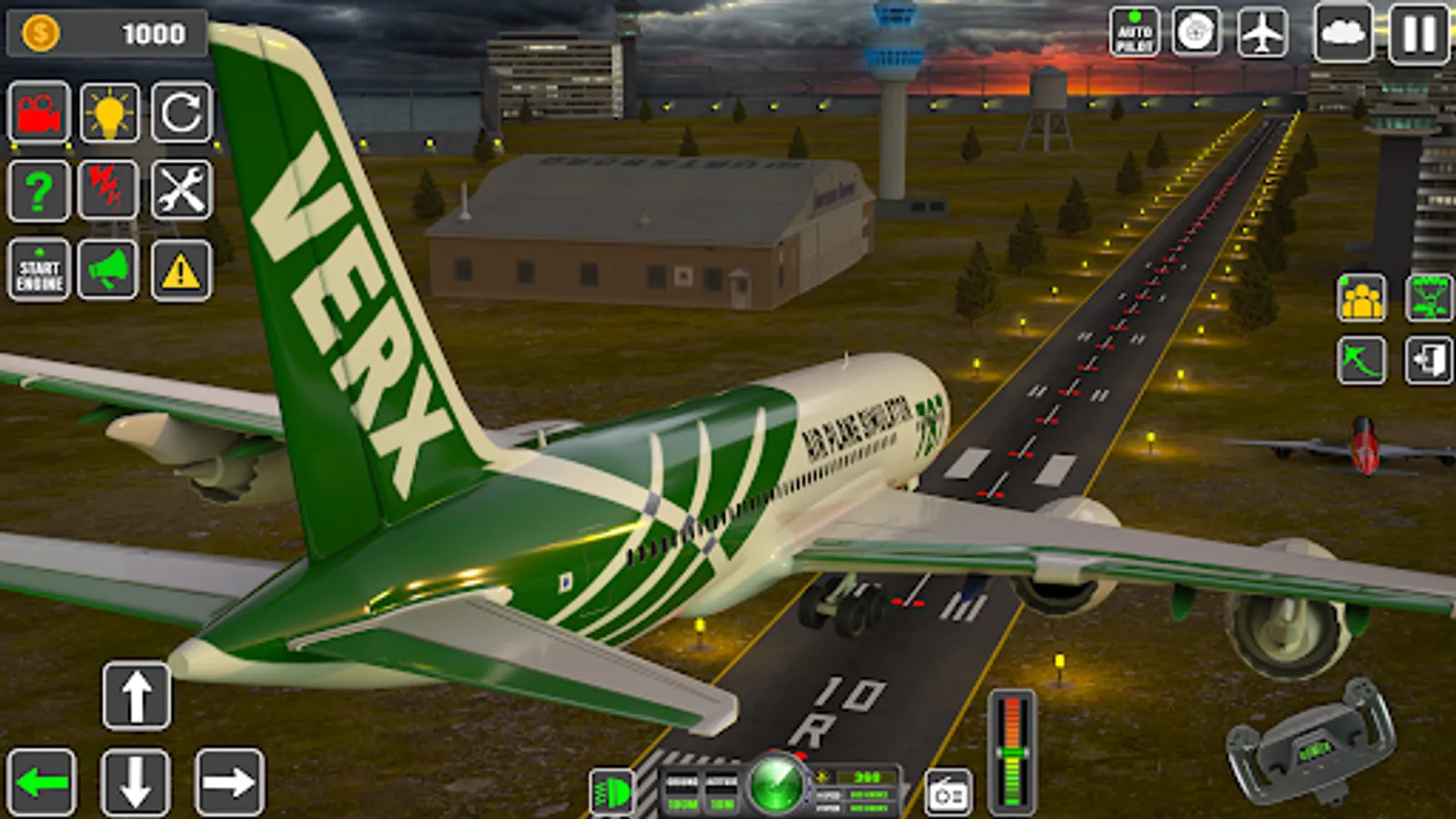Viewport: 1456px width, 819px height.
Task: Steer left with the green arrow button
Action: click(42, 783)
